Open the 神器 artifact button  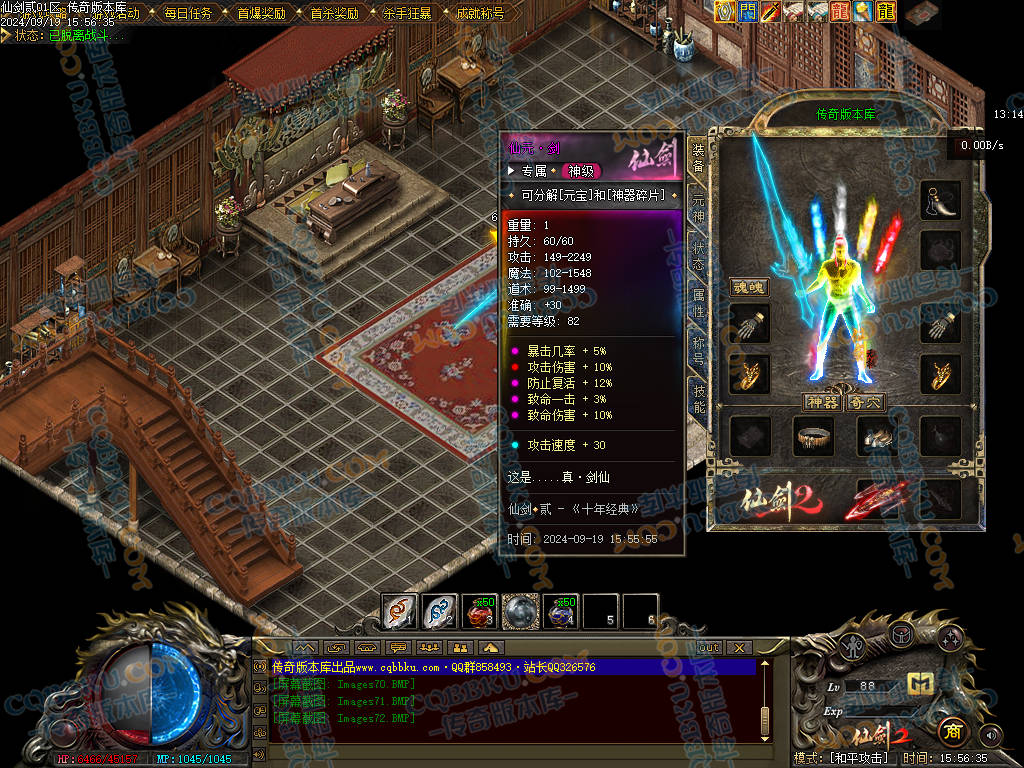coord(822,402)
